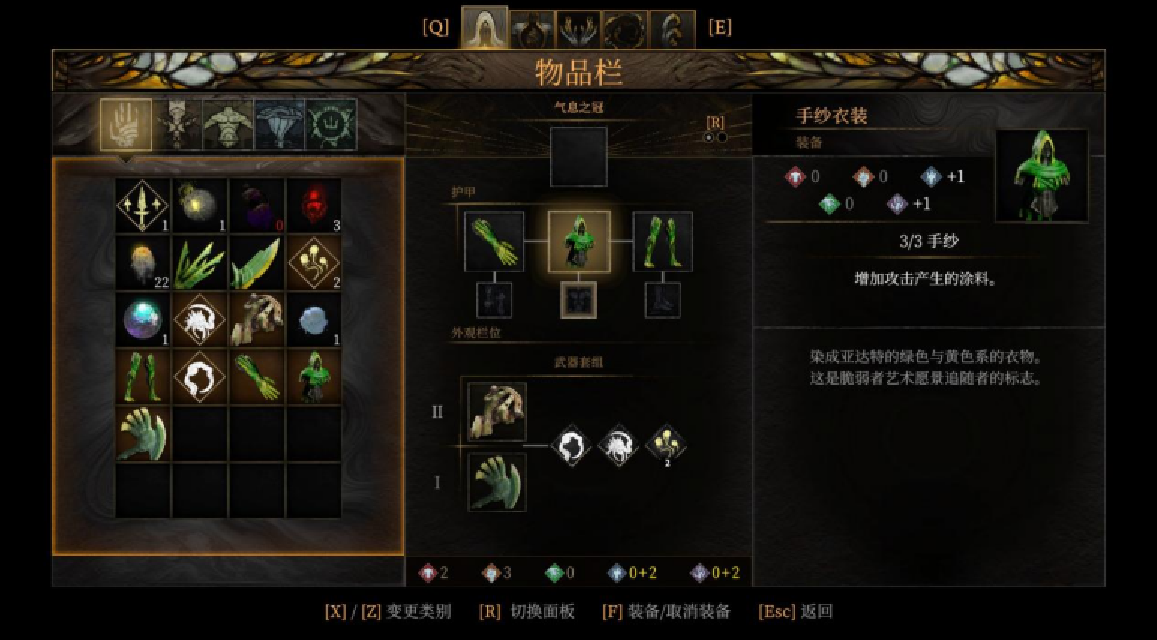Choose weapon set II stone fist slot

pyautogui.click(x=497, y=411)
